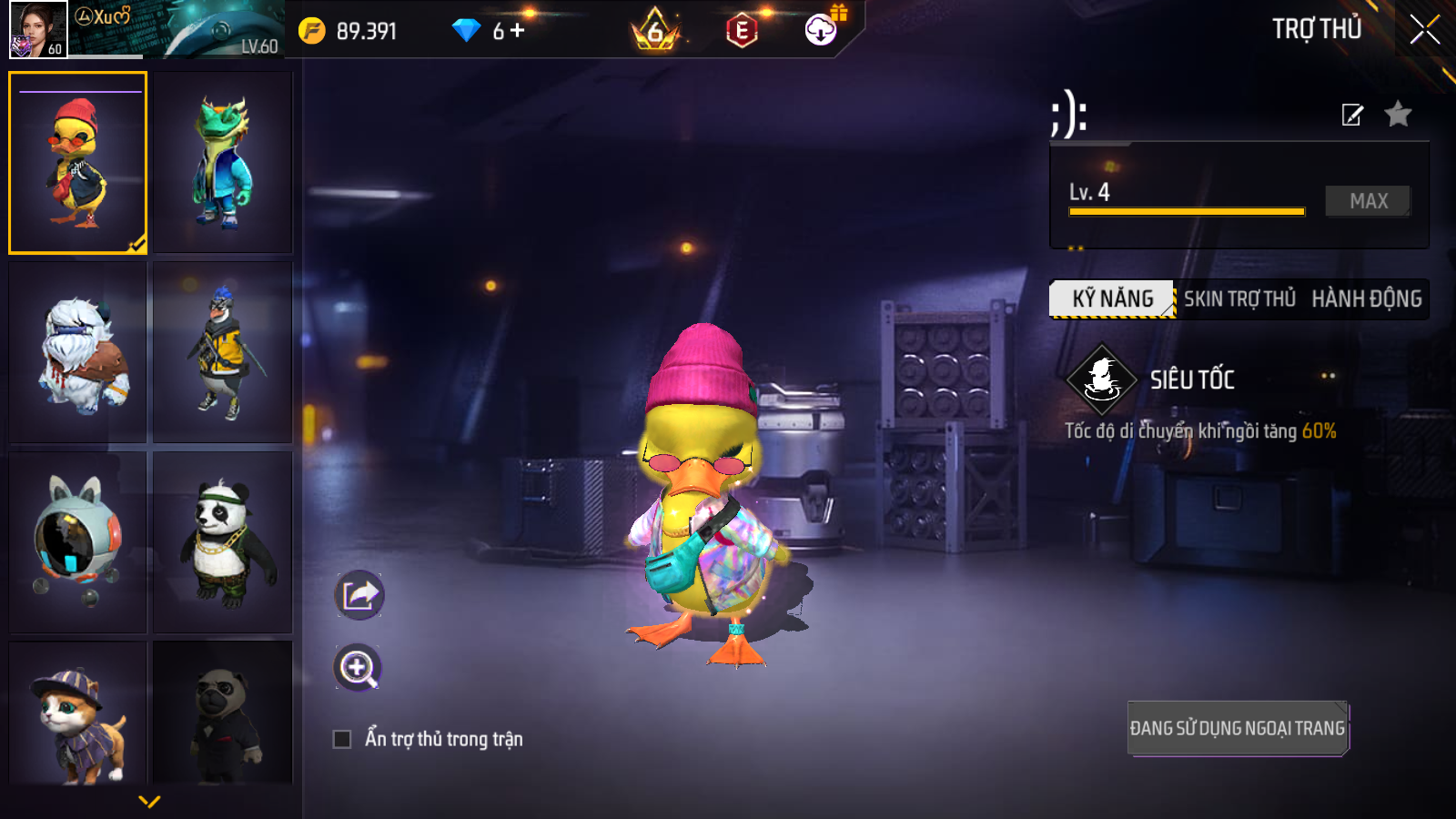Open the Skin Trợ Thủ tab
This screenshot has width=1456, height=819.
[x=1239, y=298]
